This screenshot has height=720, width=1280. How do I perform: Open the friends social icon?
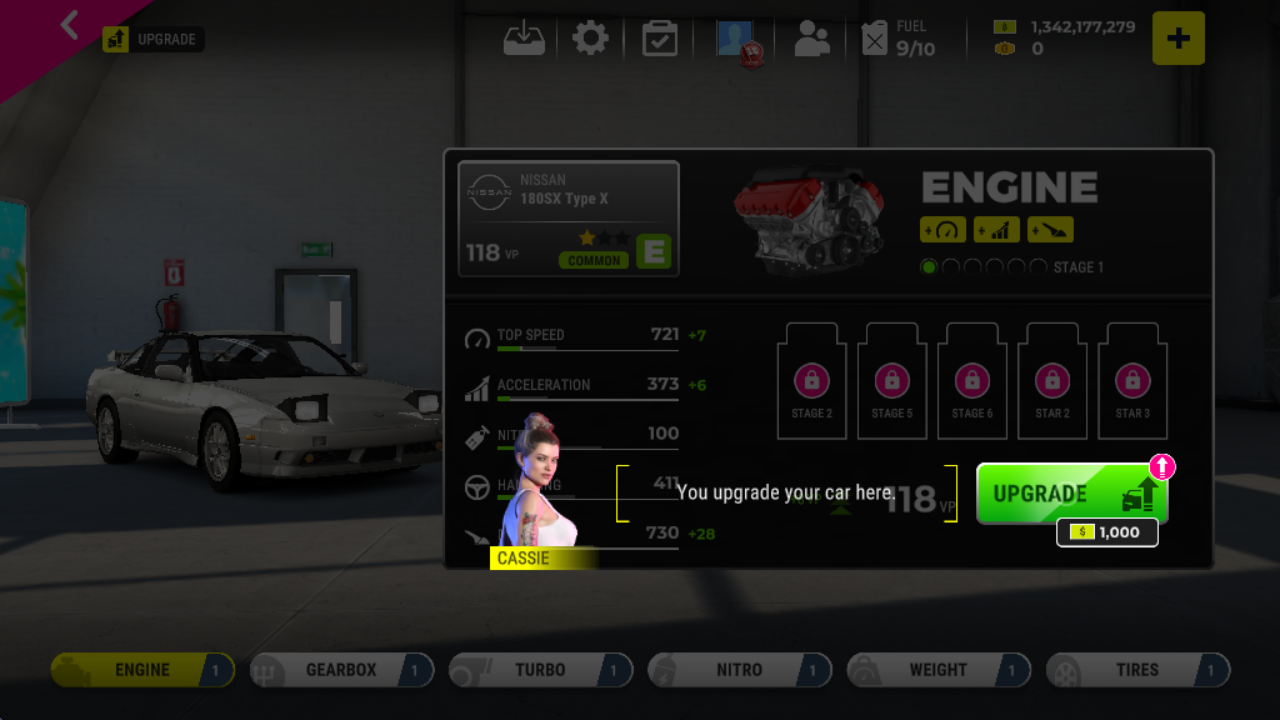811,39
